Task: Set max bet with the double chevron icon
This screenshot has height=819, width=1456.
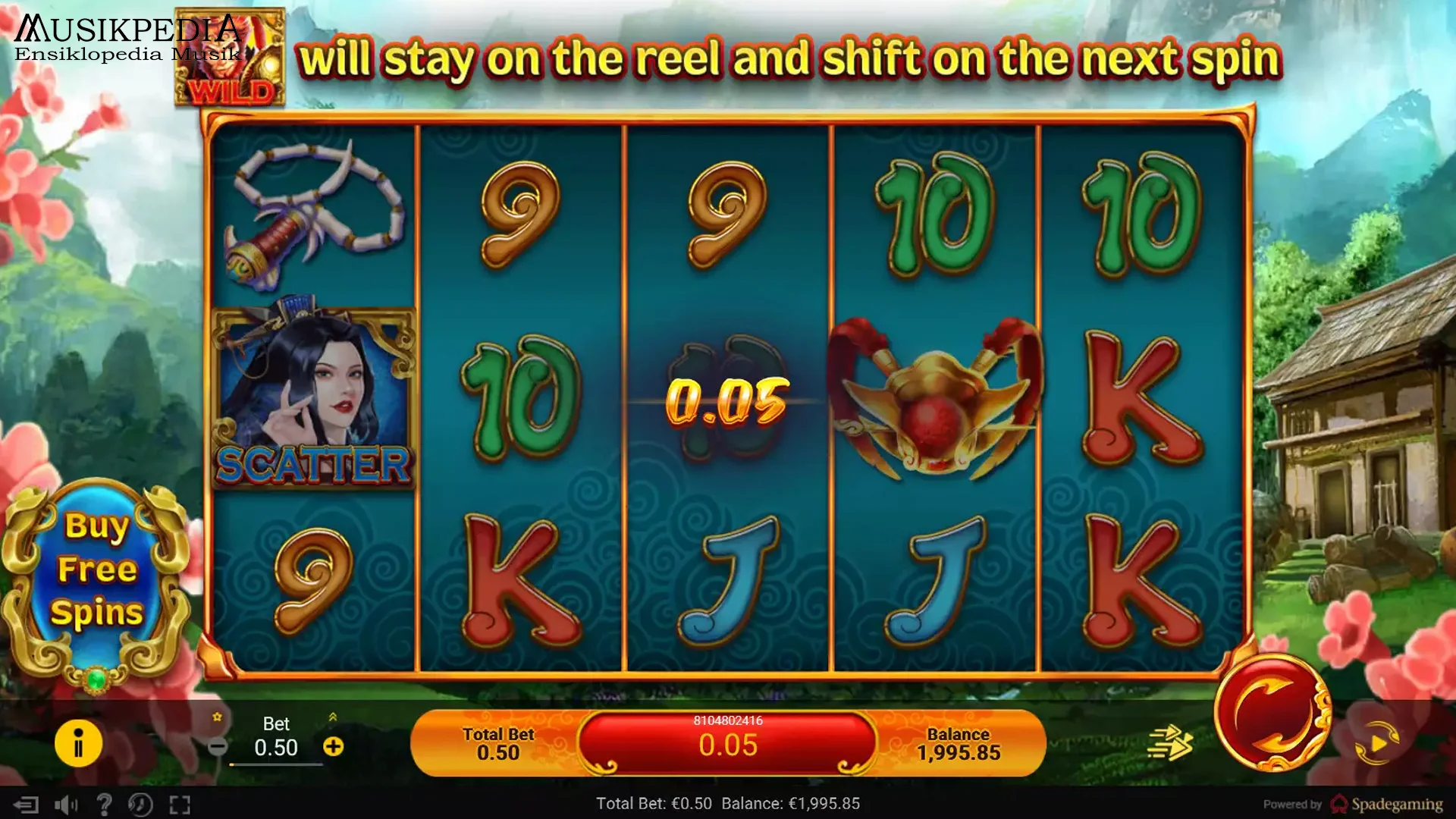Action: pyautogui.click(x=332, y=717)
